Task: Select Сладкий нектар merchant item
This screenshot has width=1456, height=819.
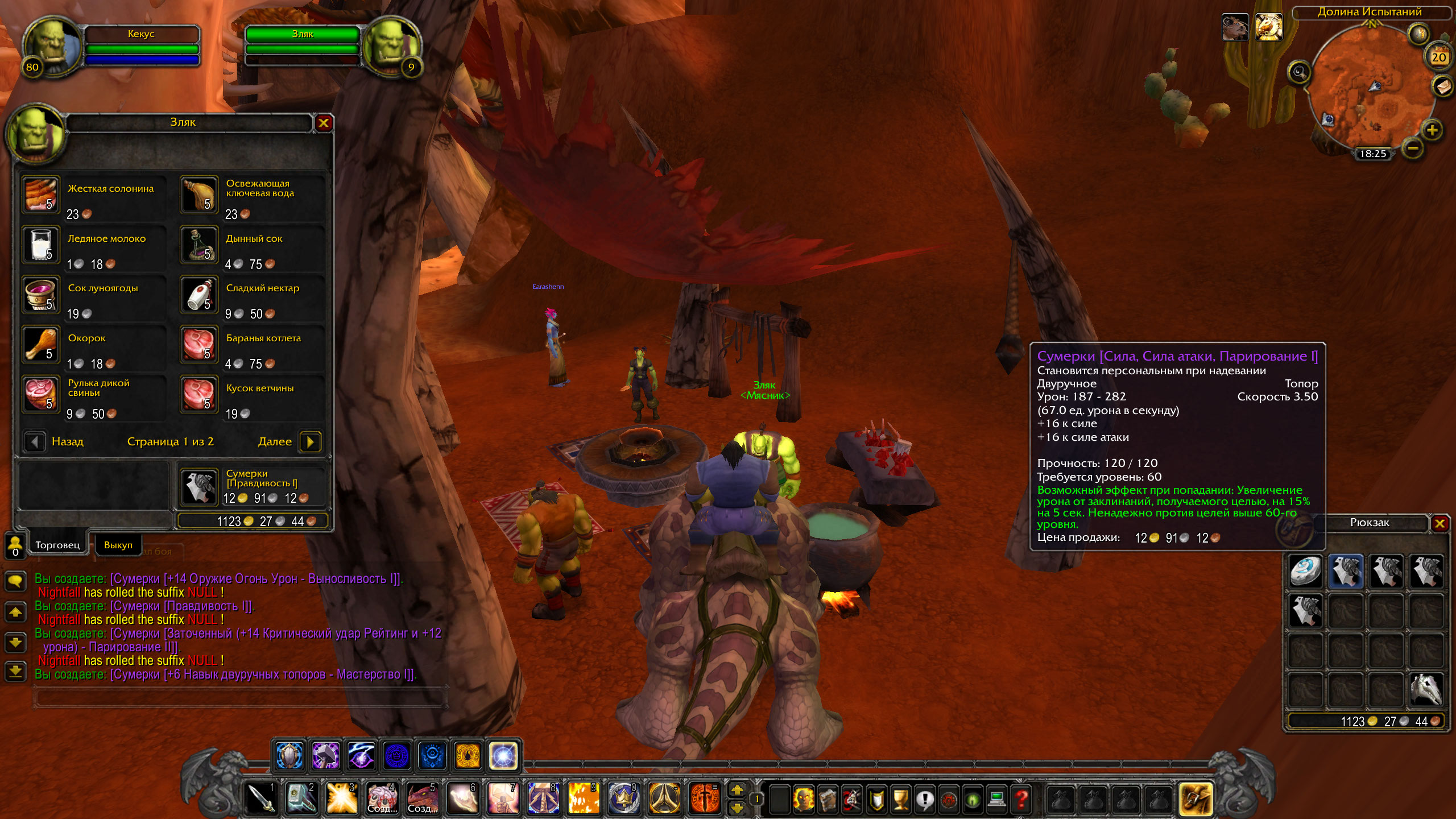Action: coord(199,295)
